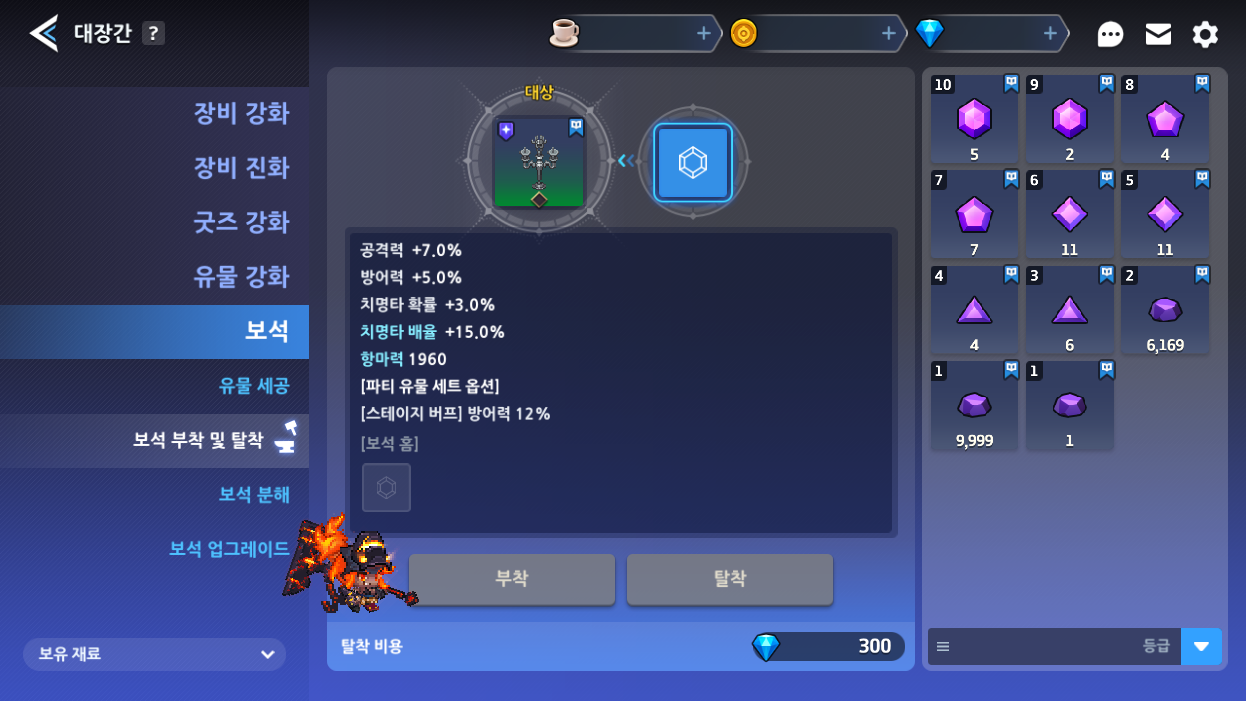Viewport: 1246px width, 701px height.
Task: Open the 대장간 help question mark
Action: 152,33
